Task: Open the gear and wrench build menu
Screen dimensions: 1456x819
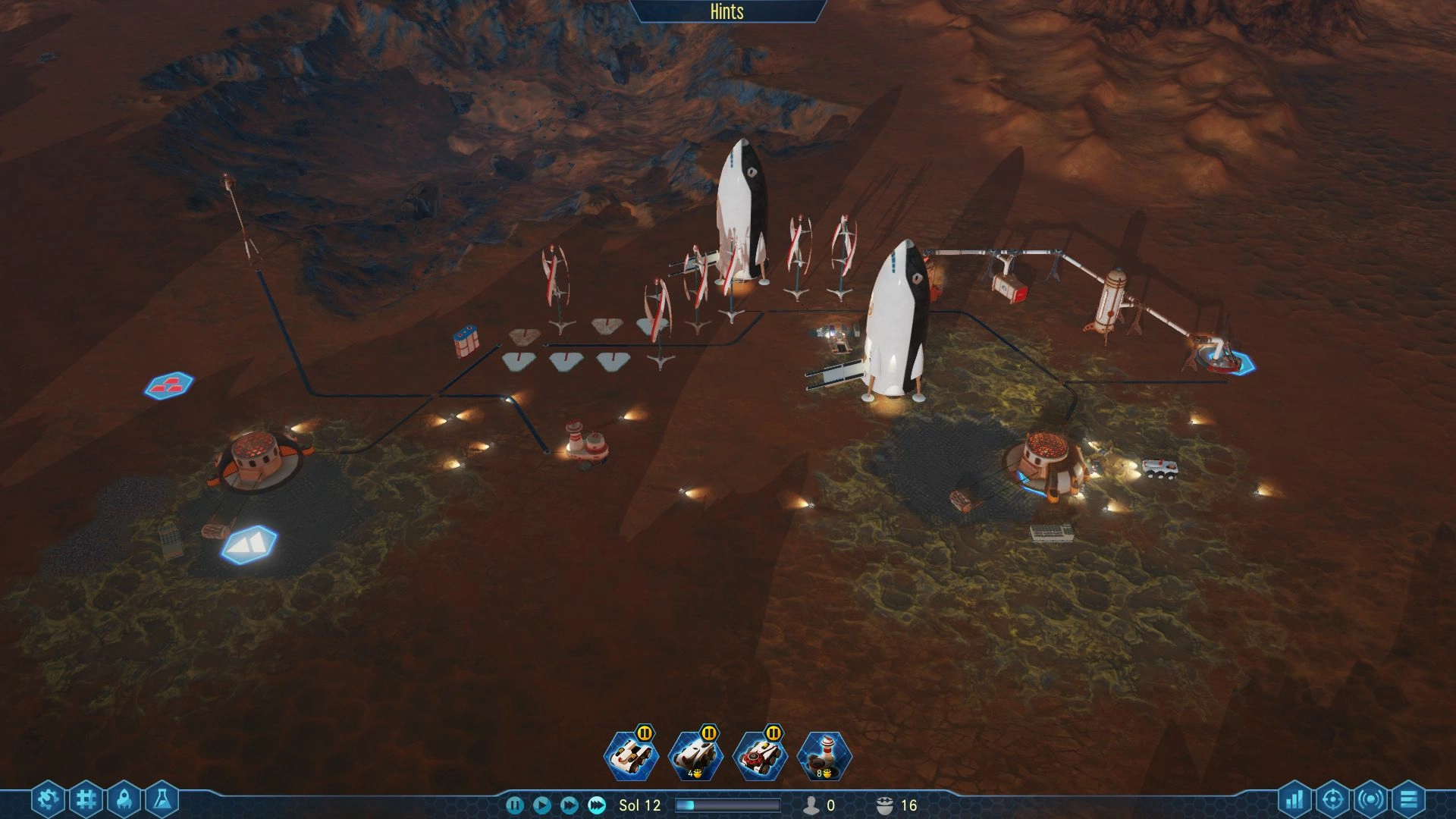Action: pyautogui.click(x=48, y=799)
